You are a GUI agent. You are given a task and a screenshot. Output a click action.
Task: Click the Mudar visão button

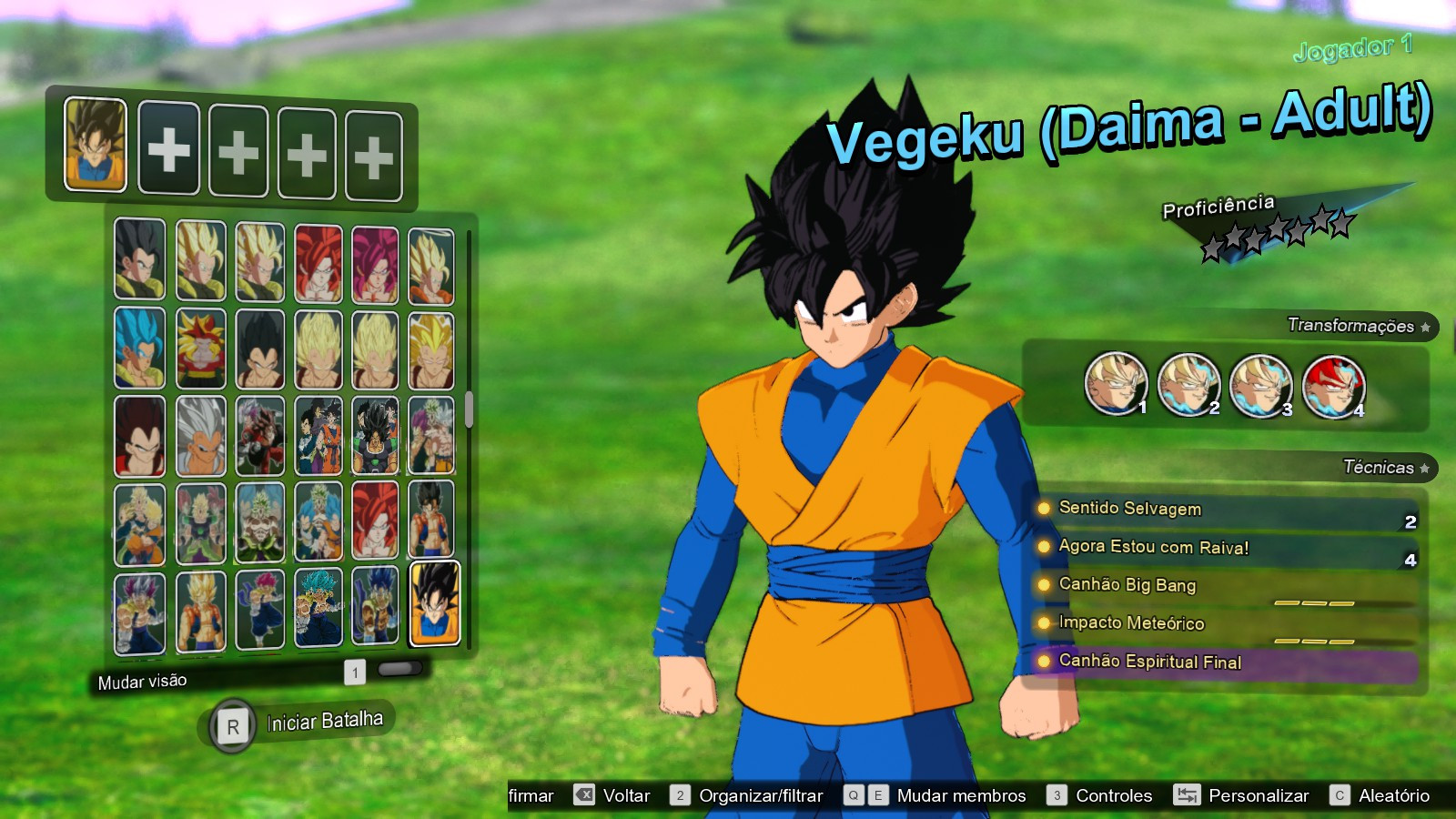point(141,680)
